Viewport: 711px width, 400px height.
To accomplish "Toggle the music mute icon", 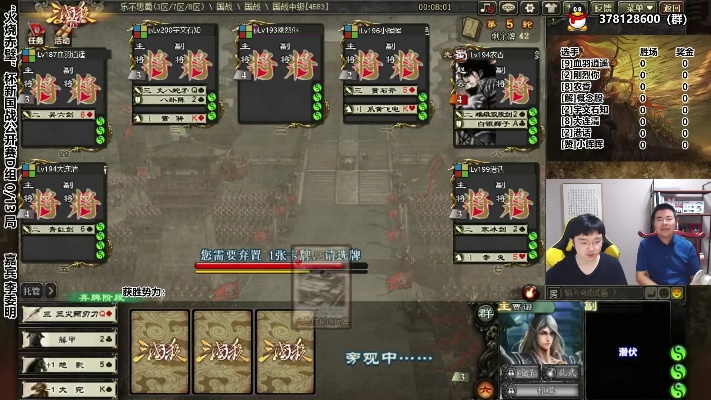I will (487, 8).
